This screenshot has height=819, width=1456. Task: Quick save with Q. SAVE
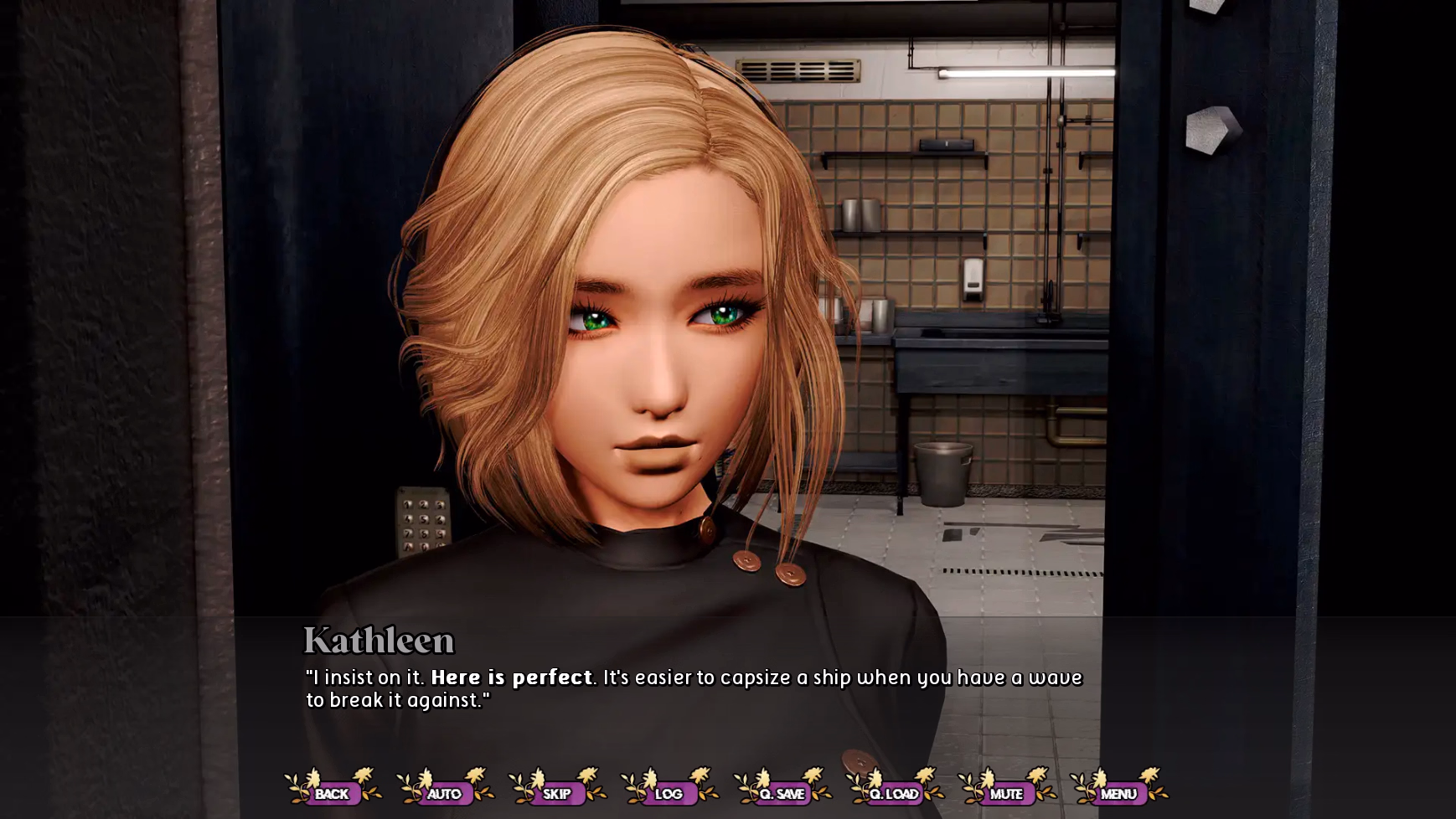tap(782, 793)
